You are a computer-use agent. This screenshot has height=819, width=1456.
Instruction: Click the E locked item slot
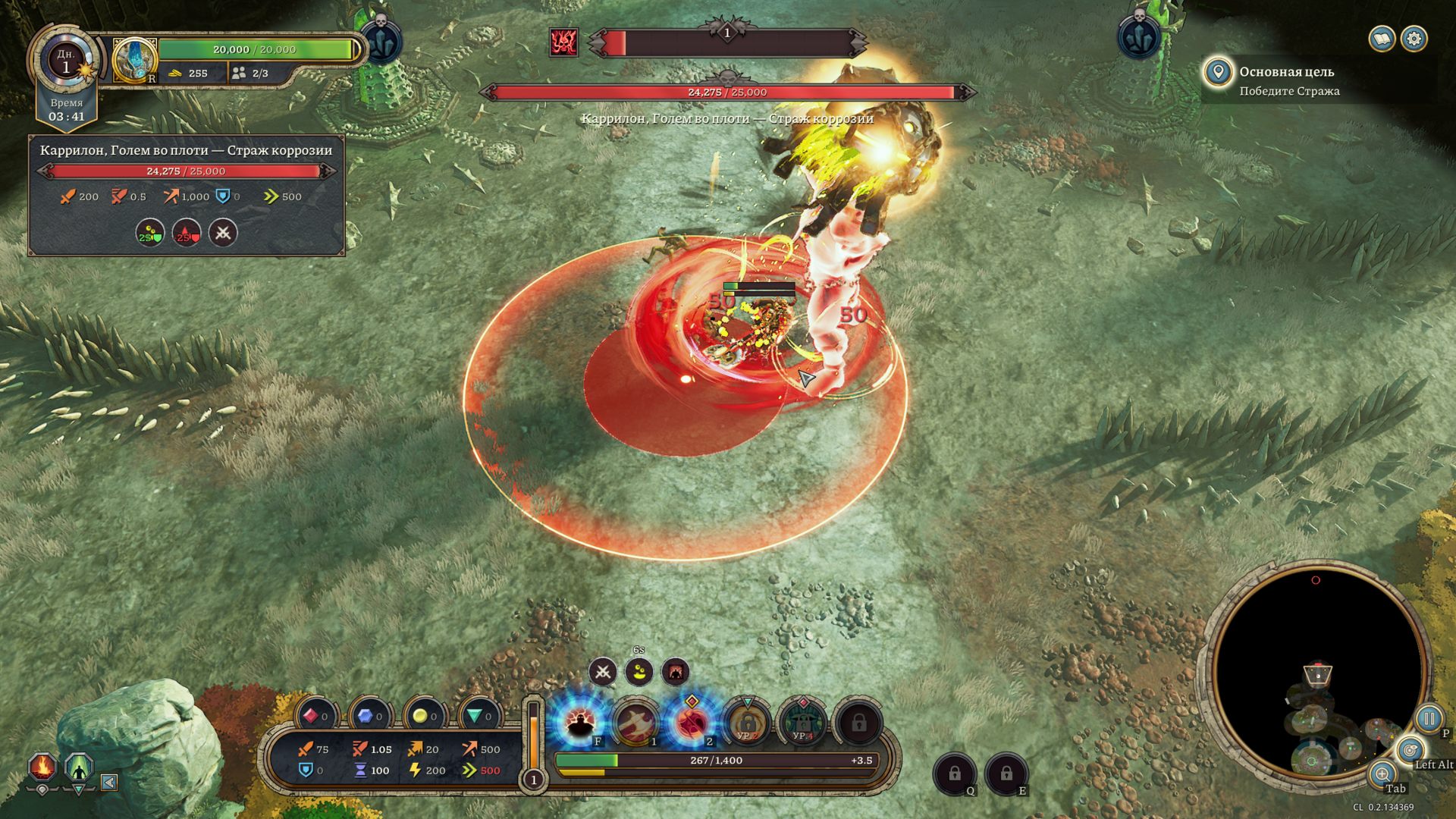[1006, 773]
